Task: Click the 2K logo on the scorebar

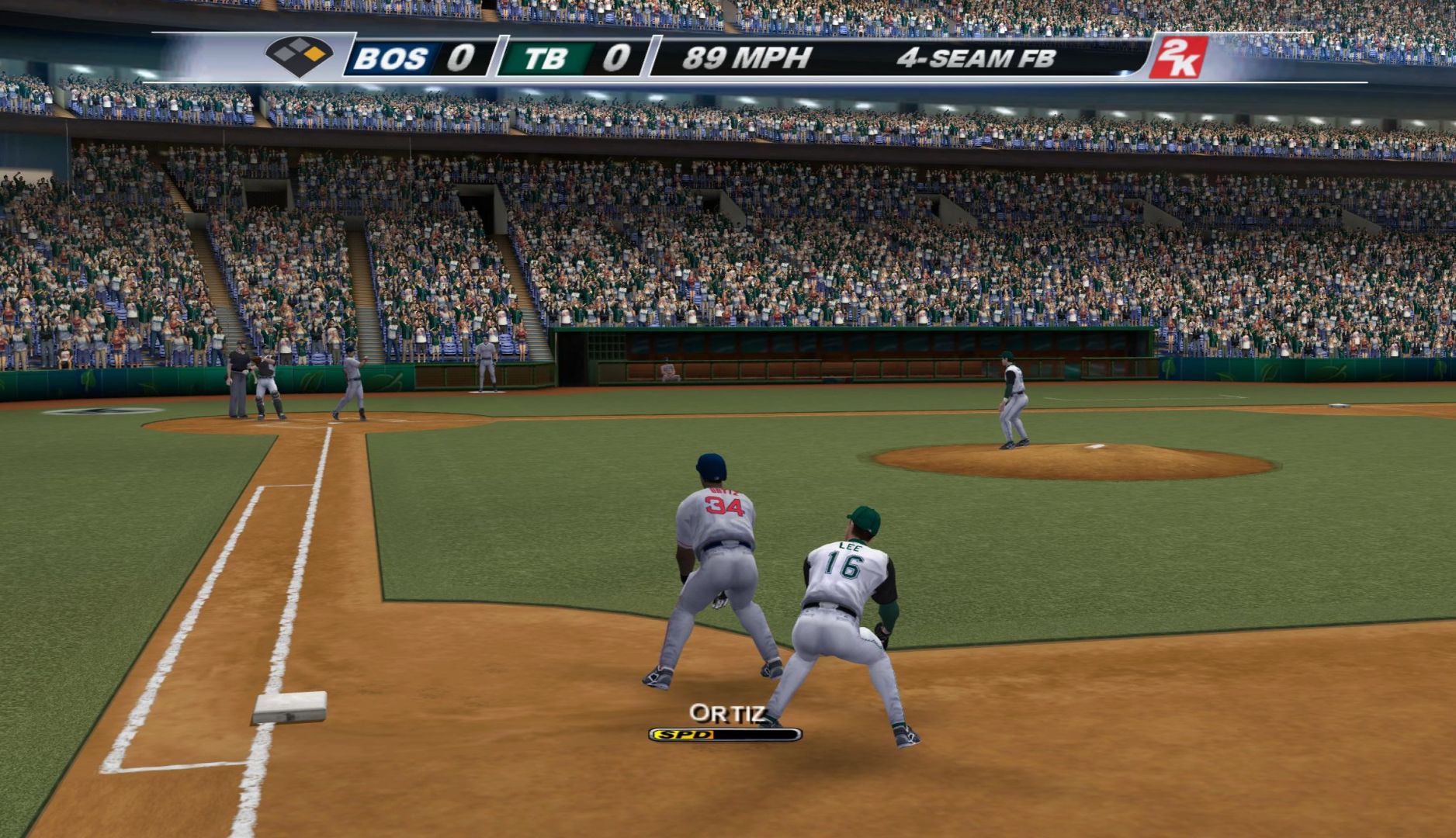Action: pyautogui.click(x=1177, y=57)
